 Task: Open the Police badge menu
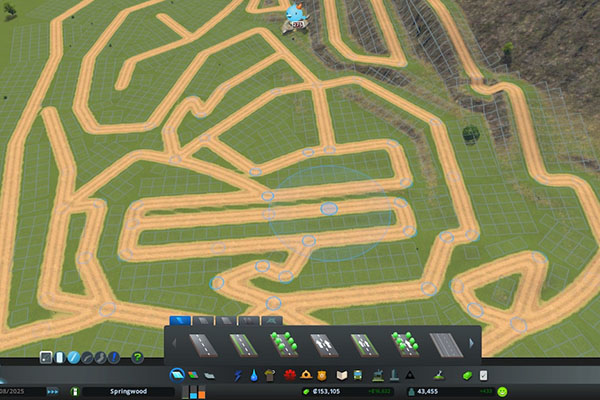coord(324,375)
